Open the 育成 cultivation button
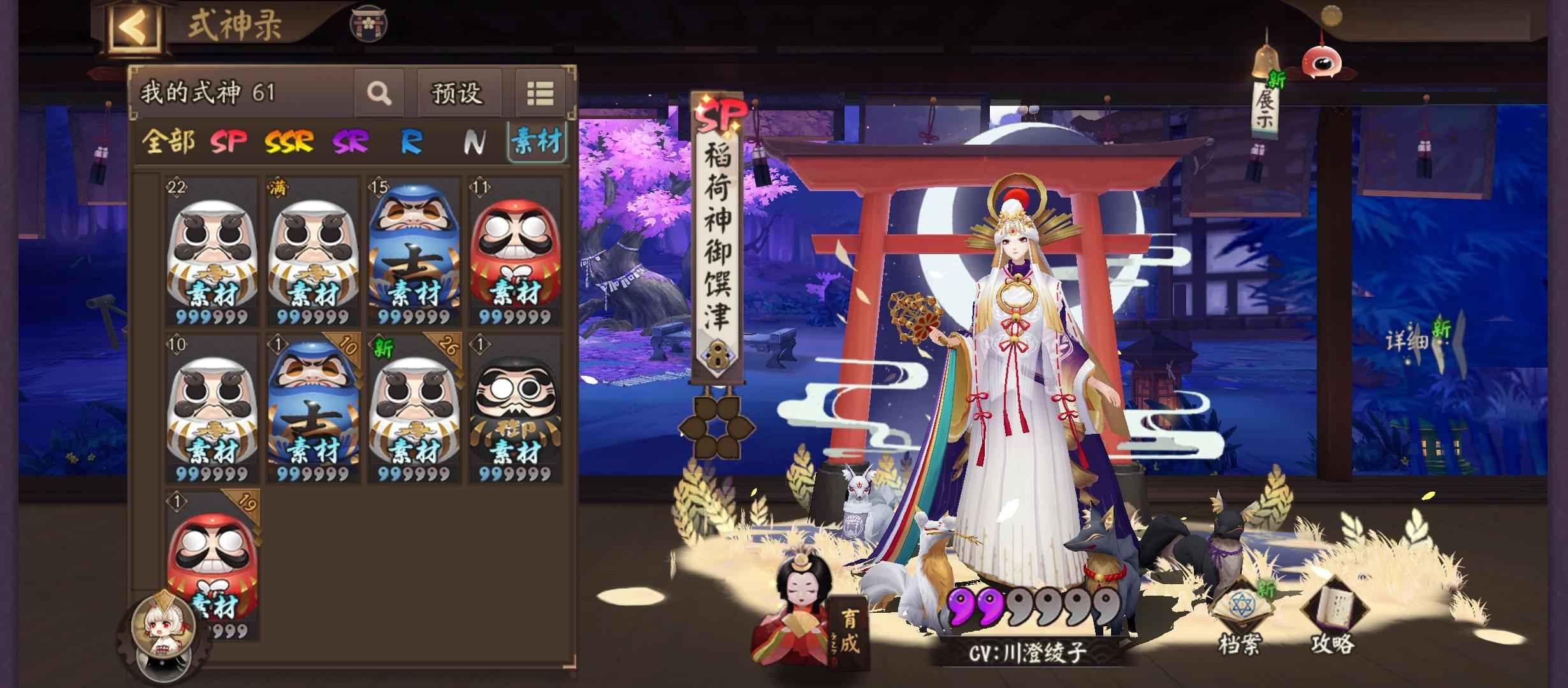Image resolution: width=1568 pixels, height=688 pixels. (x=848, y=633)
